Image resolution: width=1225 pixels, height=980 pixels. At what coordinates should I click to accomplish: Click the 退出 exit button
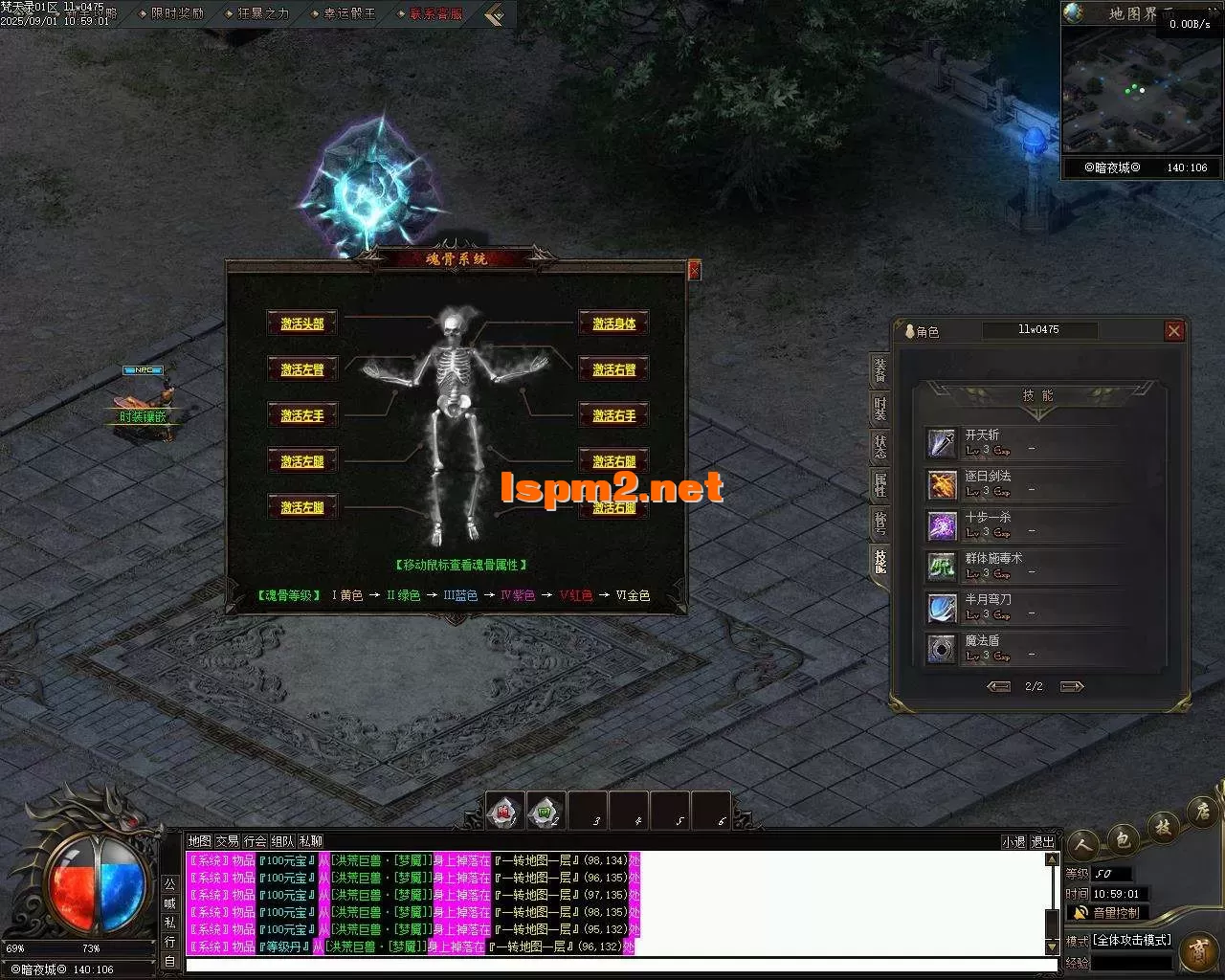tap(1042, 842)
